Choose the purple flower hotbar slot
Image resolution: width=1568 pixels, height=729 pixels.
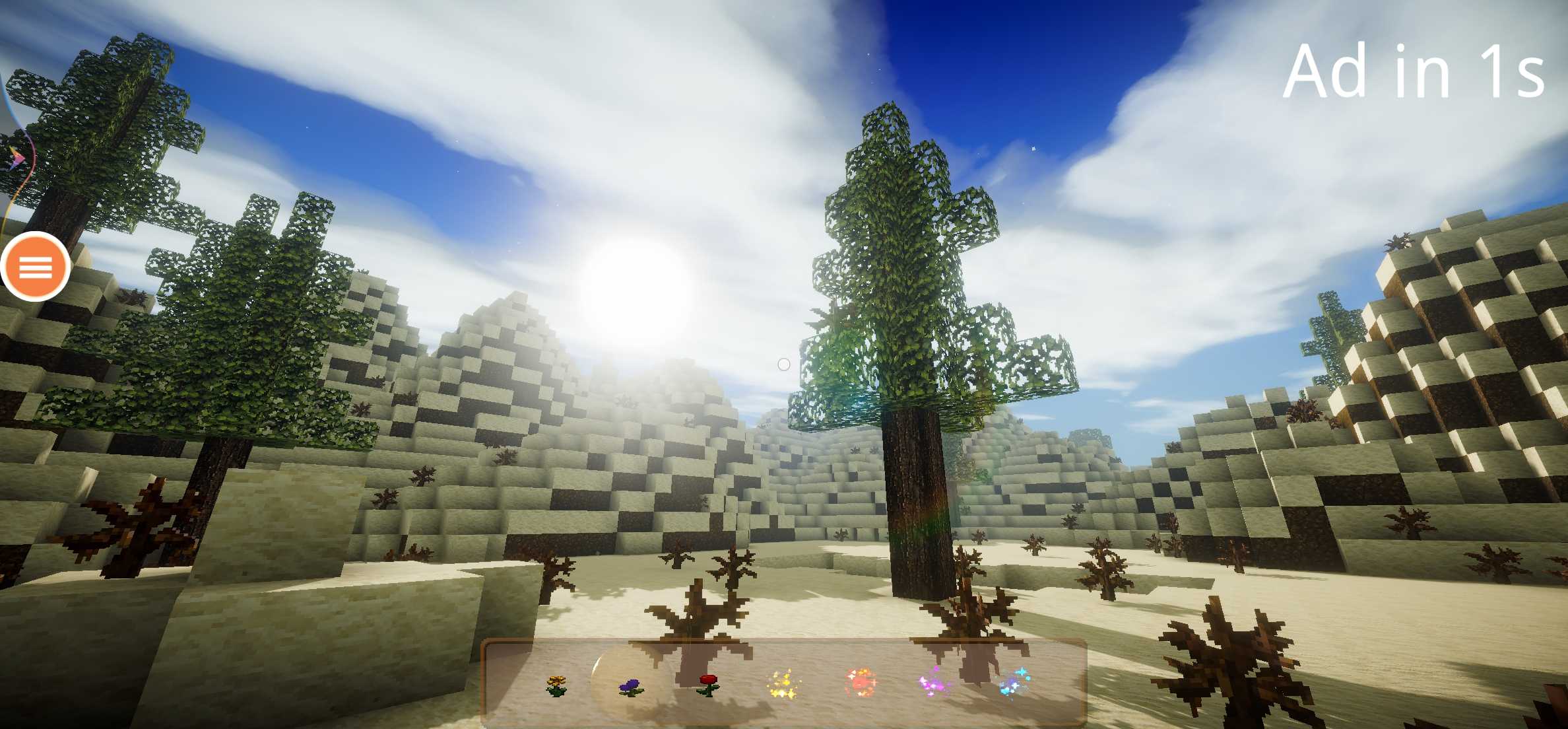(632, 687)
